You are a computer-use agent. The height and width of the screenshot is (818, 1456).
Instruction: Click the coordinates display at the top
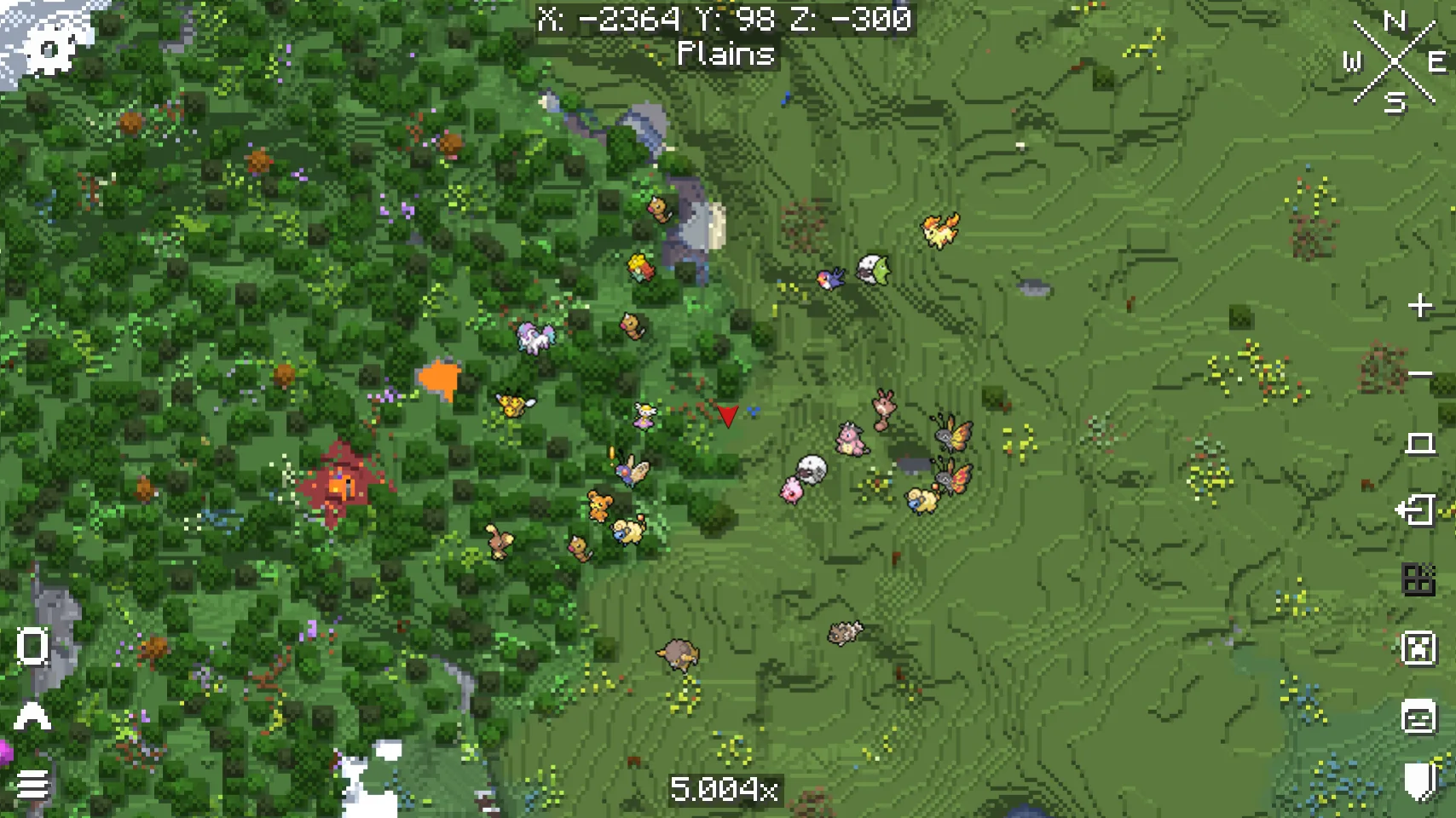[x=725, y=19]
